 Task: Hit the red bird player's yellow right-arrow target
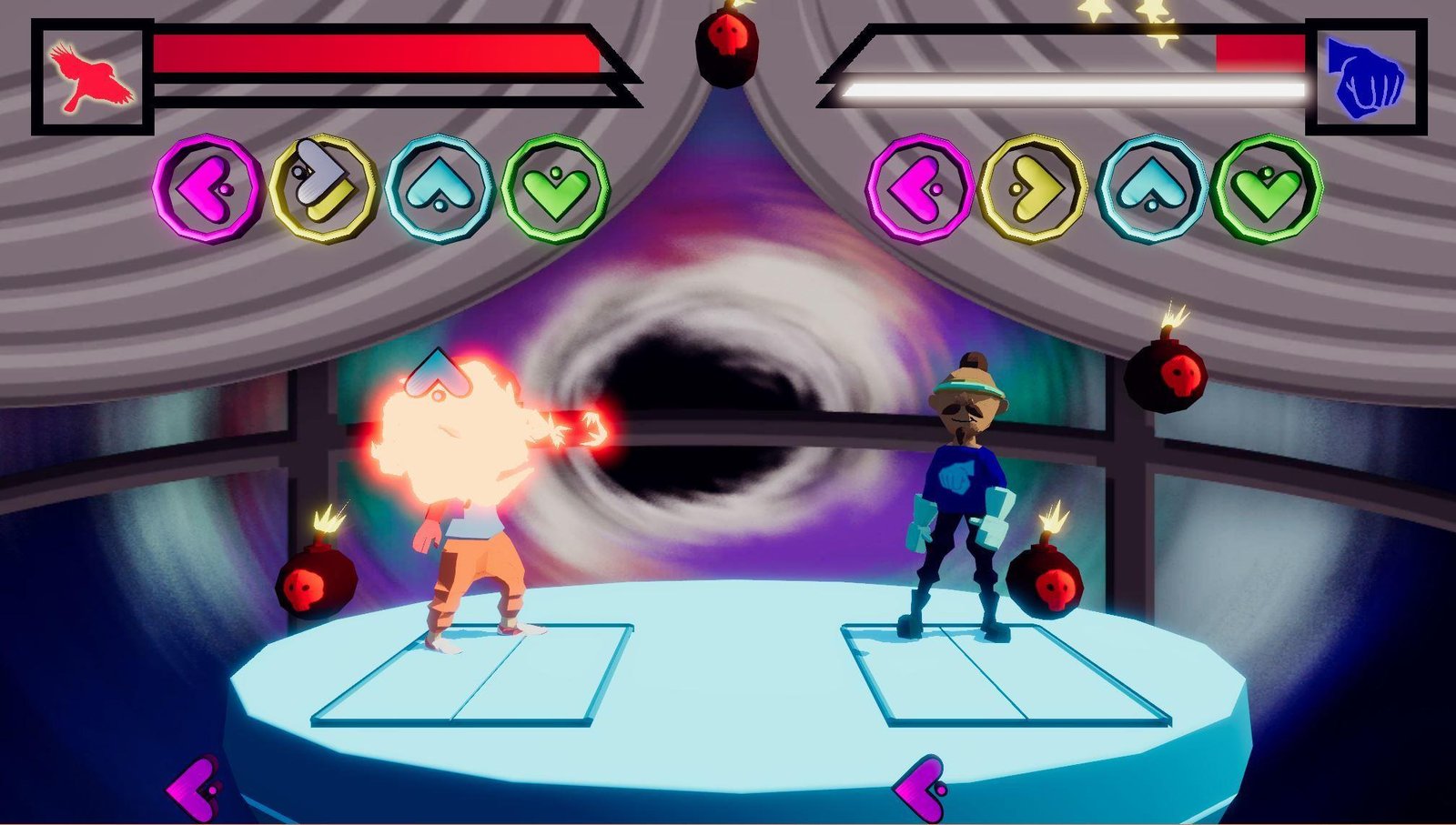[x=322, y=188]
